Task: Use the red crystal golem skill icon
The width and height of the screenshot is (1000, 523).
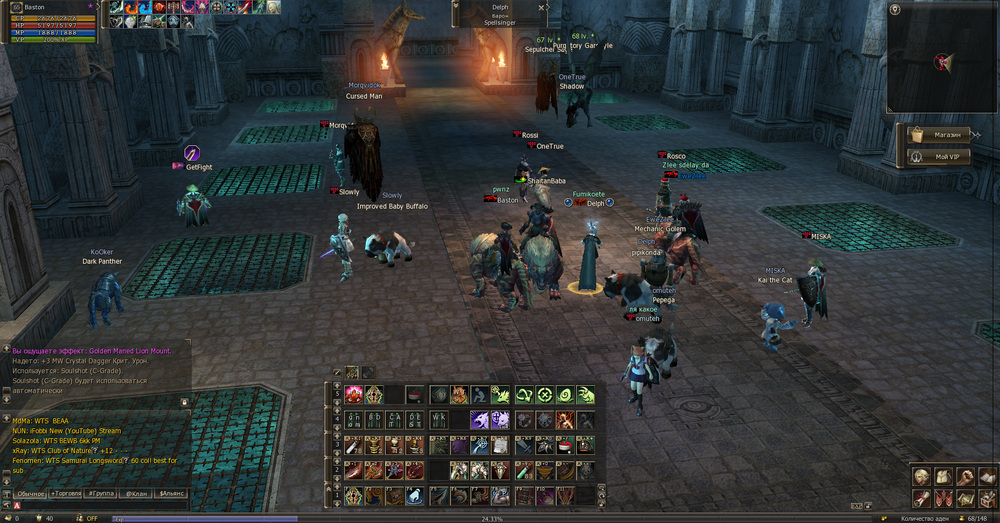Action: pyautogui.click(x=354, y=396)
